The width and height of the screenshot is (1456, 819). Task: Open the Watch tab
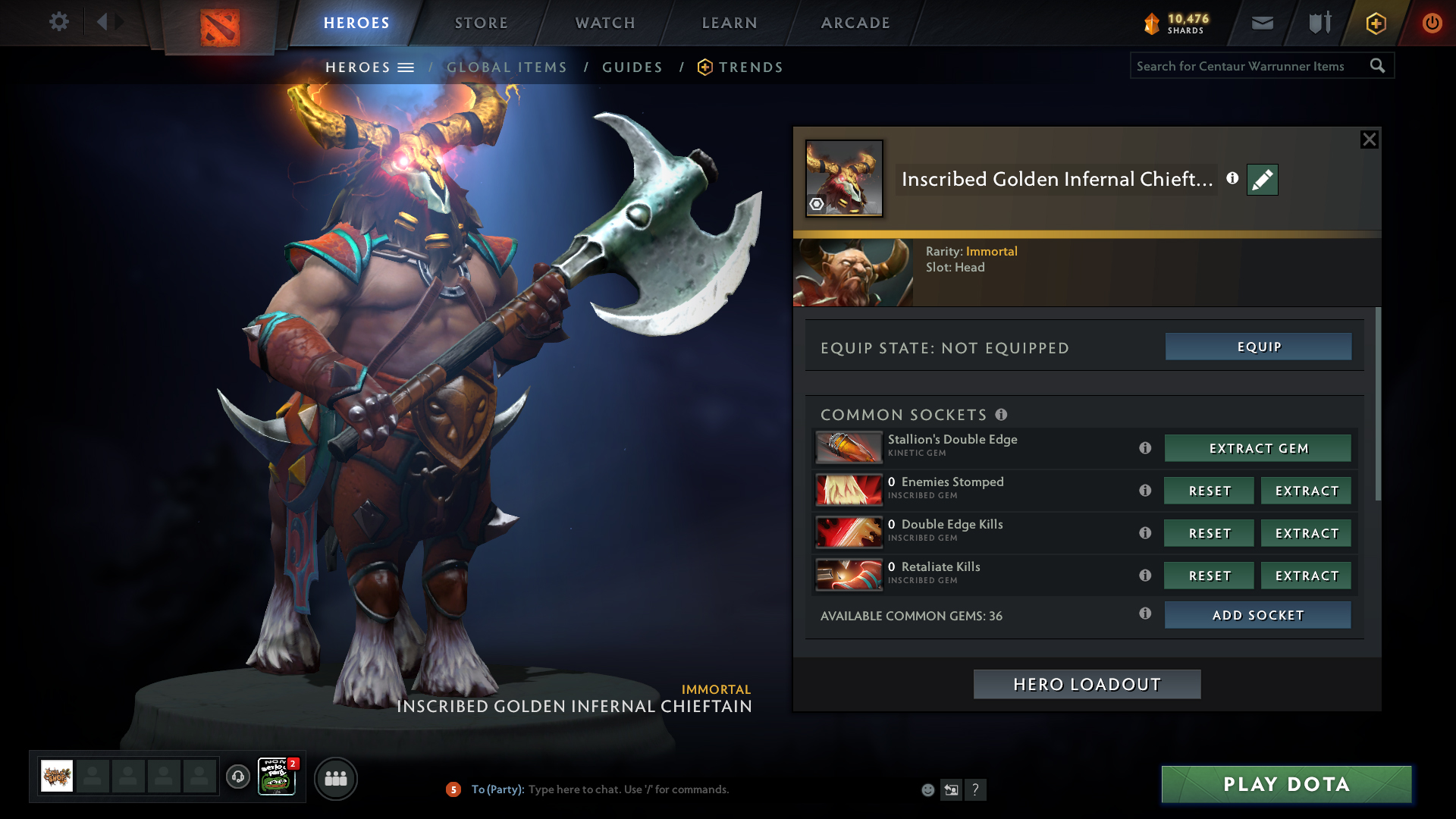(x=605, y=23)
